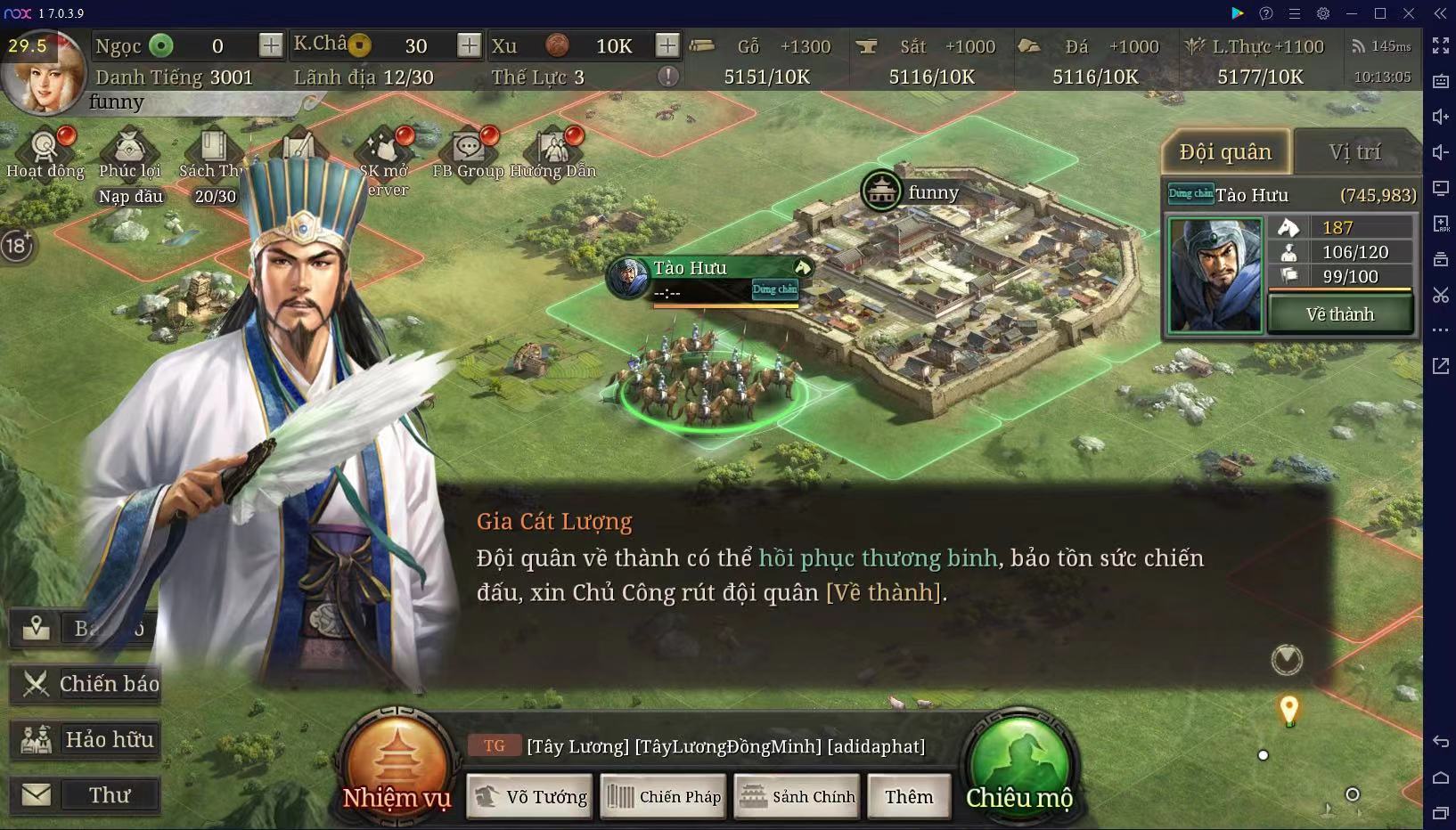
Task: Open the Phúc lợi benefits icon
Action: pos(129,152)
